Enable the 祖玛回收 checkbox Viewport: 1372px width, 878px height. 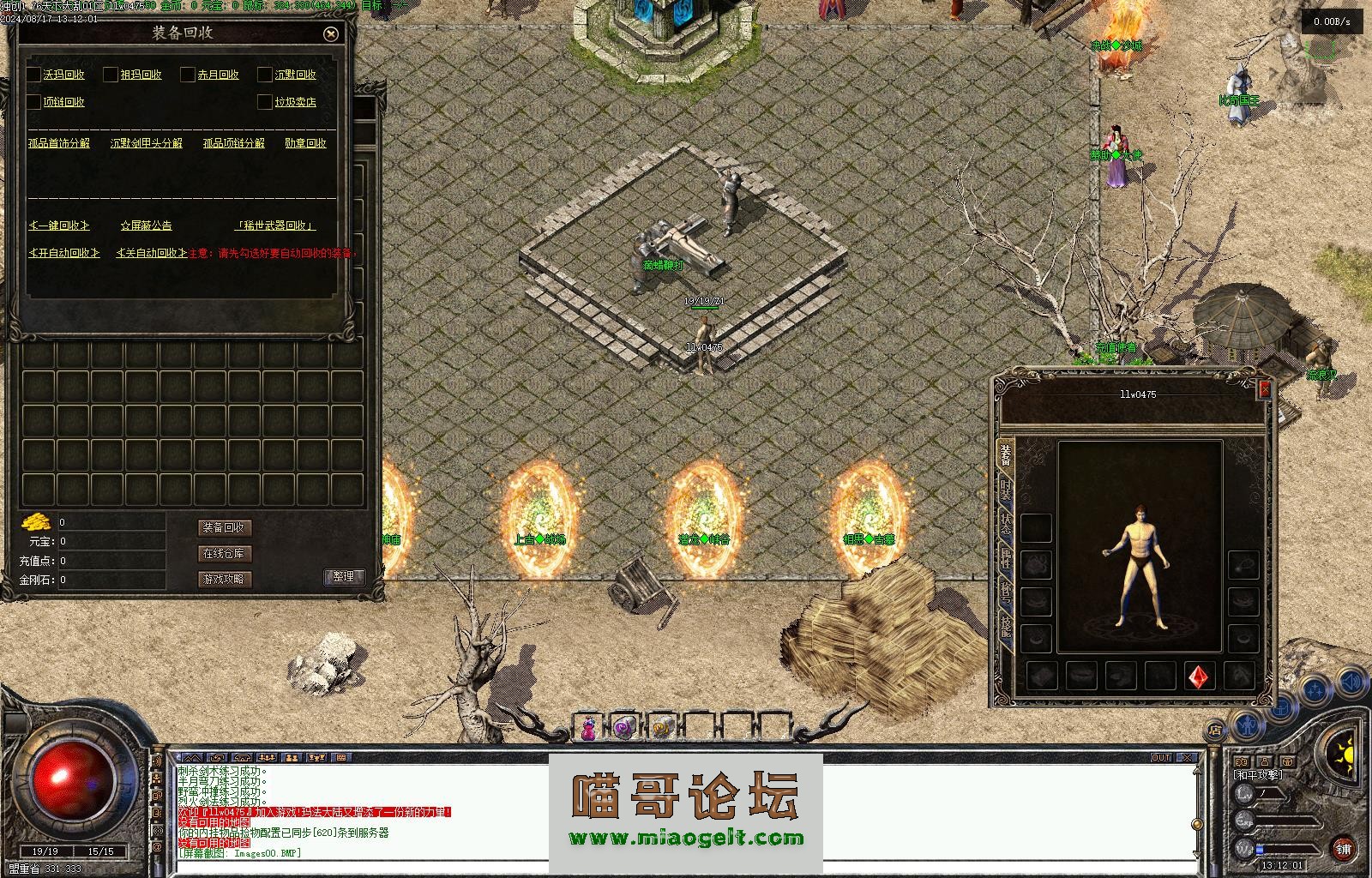click(x=111, y=75)
